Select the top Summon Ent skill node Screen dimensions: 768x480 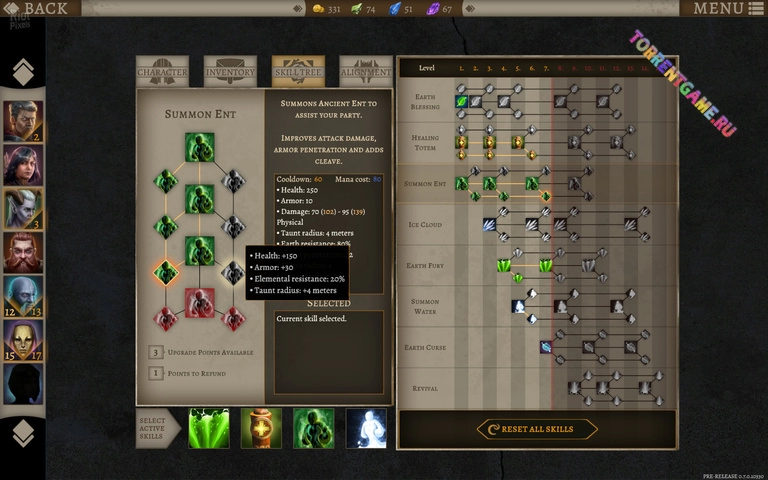199,147
